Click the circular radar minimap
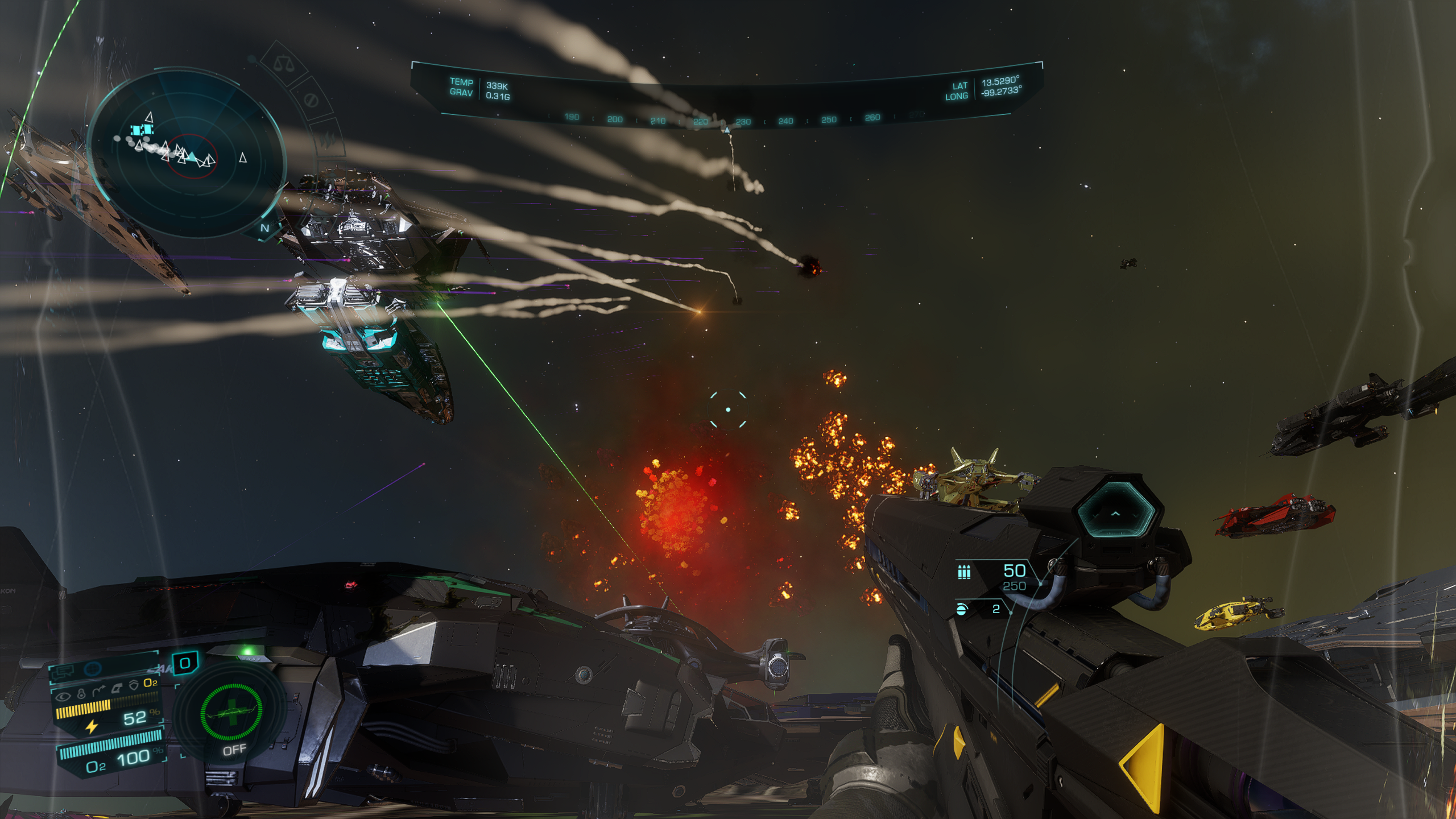The width and height of the screenshot is (1456, 819). (187, 154)
